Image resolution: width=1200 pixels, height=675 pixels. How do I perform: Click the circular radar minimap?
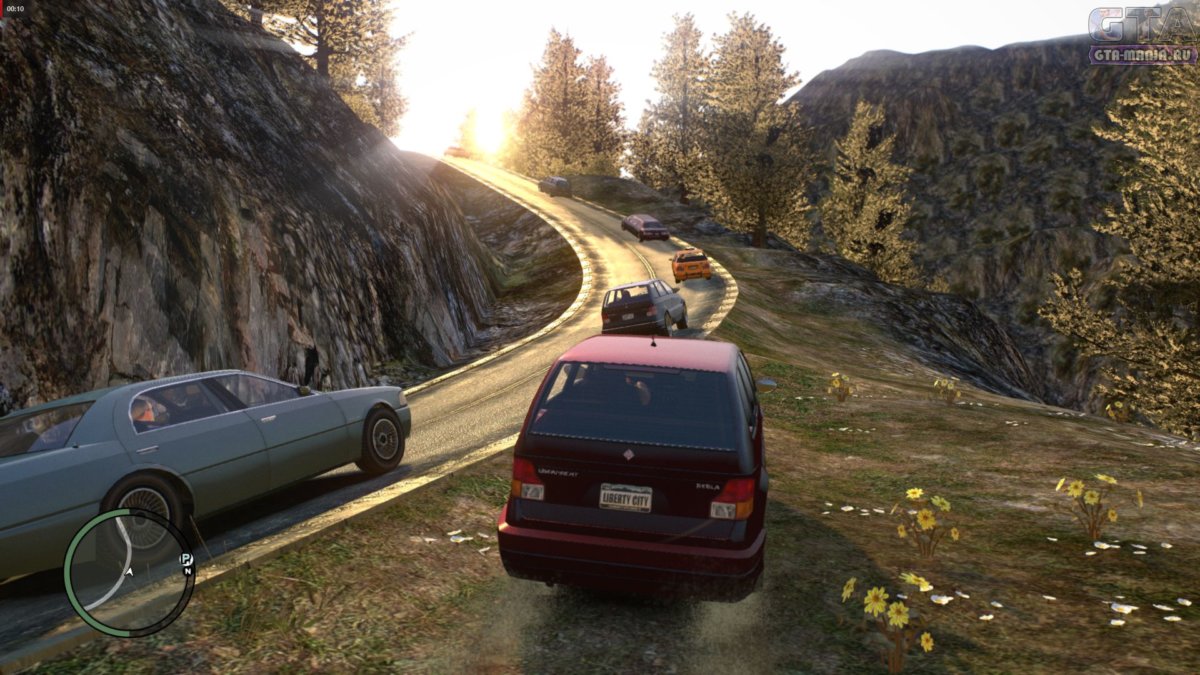[128, 572]
